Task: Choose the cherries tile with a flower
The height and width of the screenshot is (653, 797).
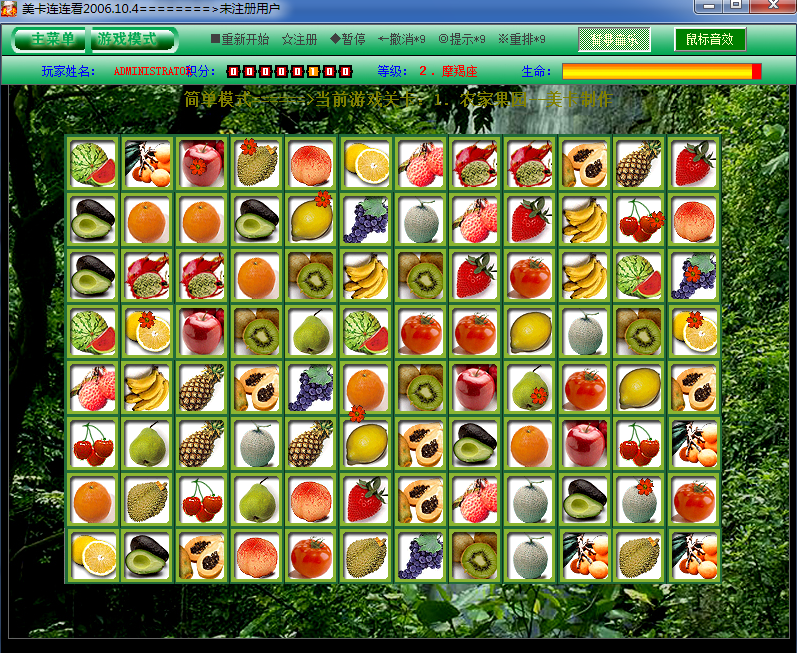Action: coord(639,220)
